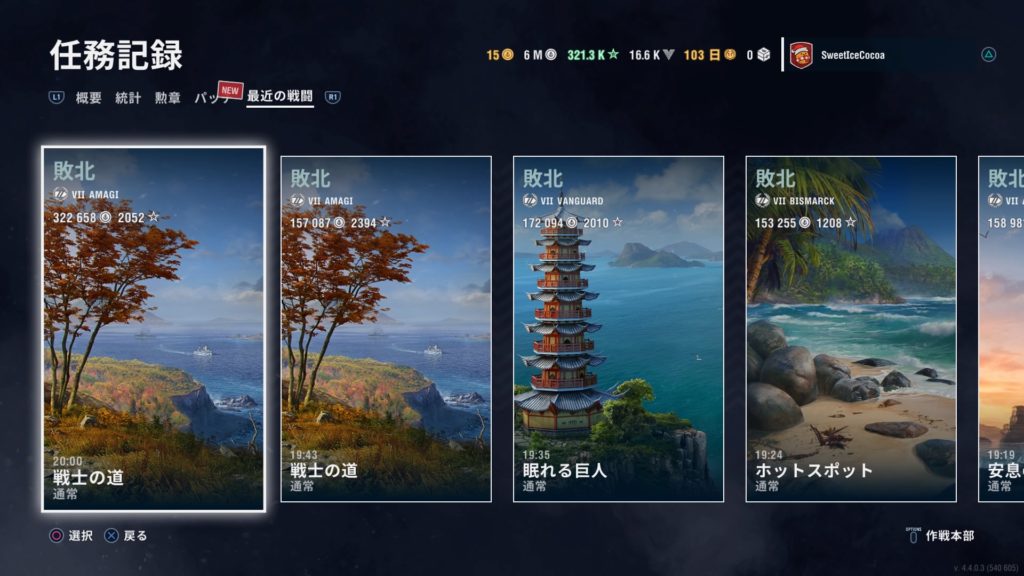Screen dimensions: 1024x576
Task: Choose the 19:43 Amagi 戦士の道 battle card
Action: point(386,328)
